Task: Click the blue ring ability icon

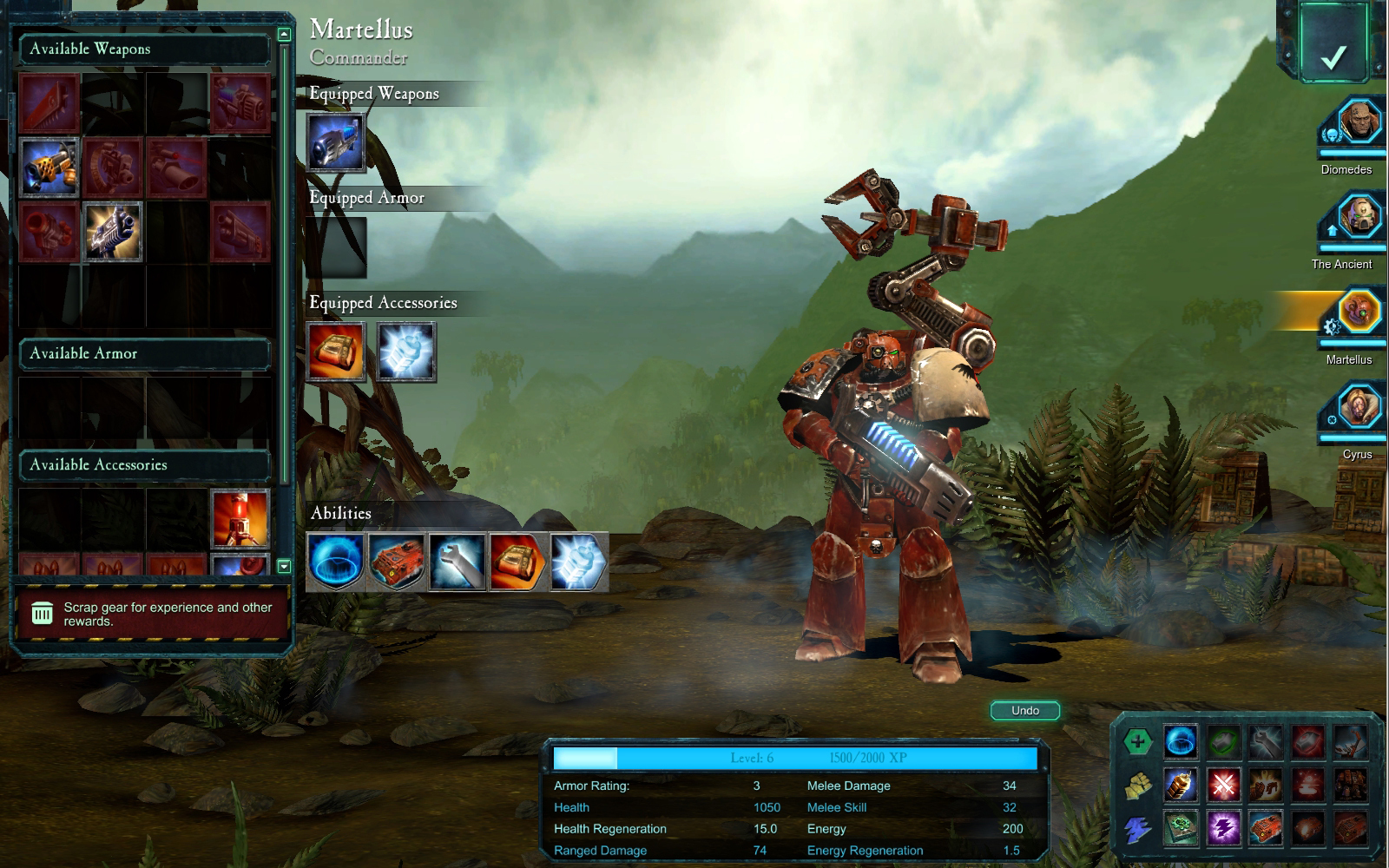Action: [336, 562]
